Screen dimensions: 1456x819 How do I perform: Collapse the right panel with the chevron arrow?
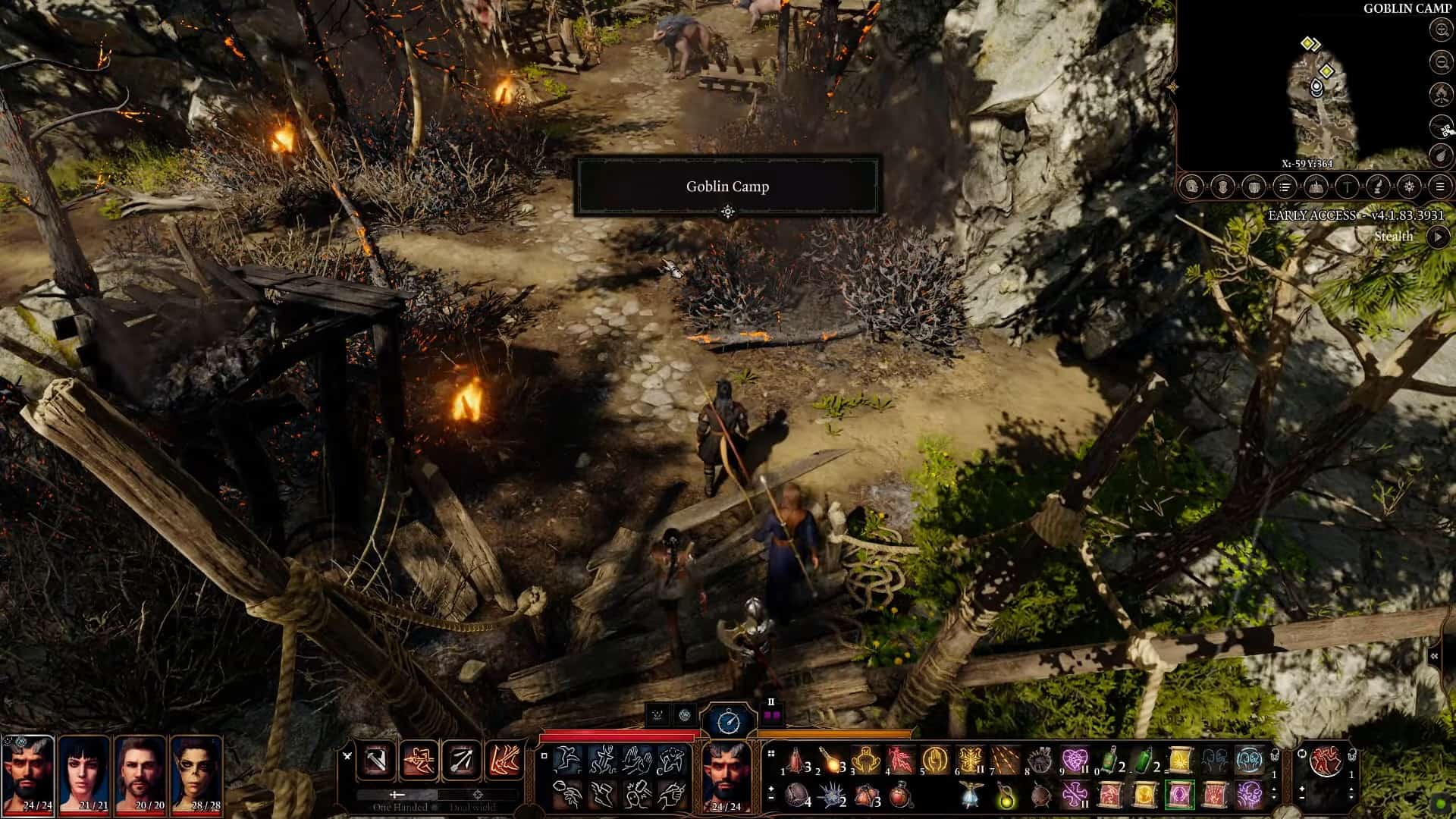tap(1436, 657)
